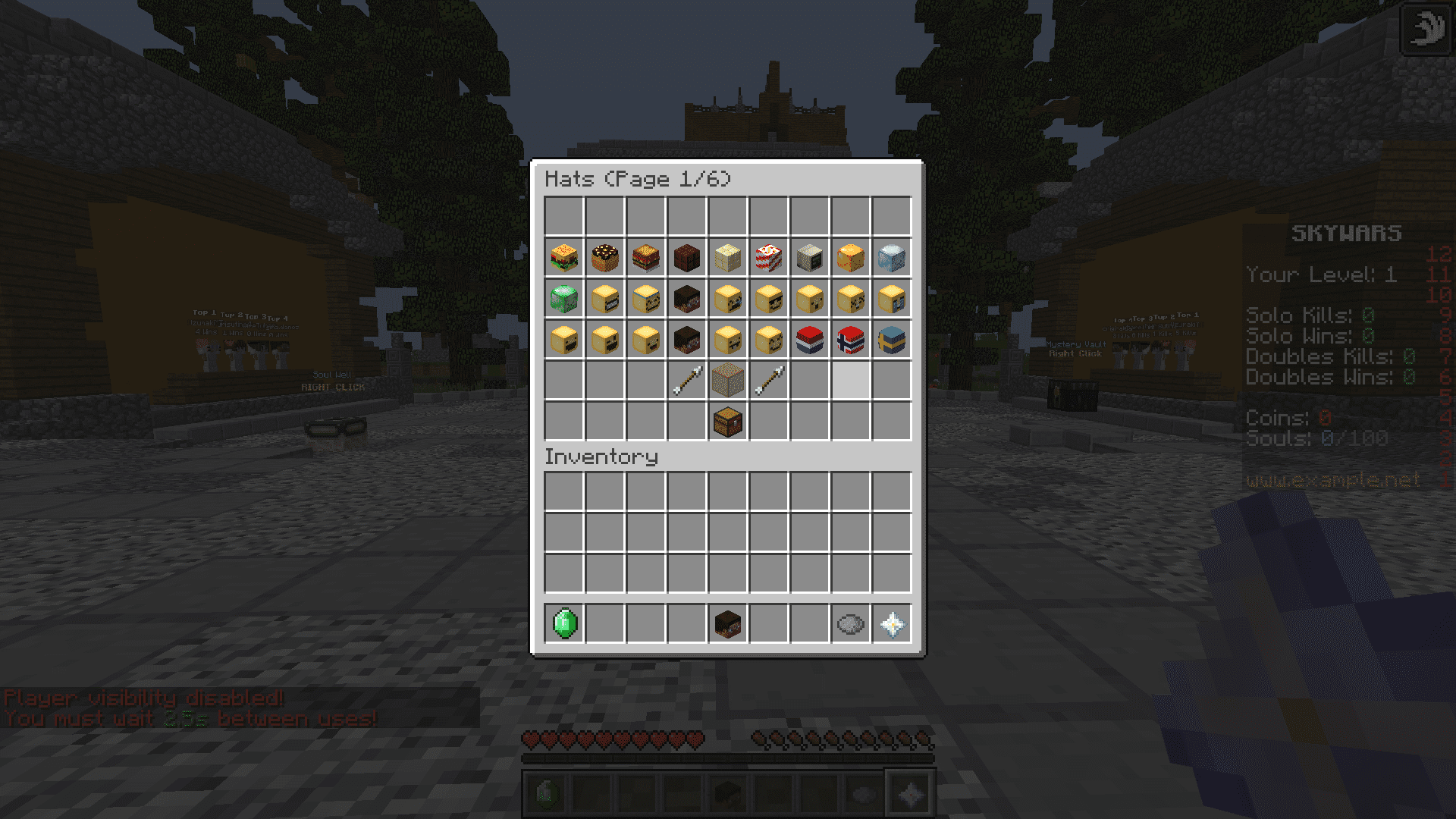The height and width of the screenshot is (819, 1456).
Task: Click the player head in the hotbar row
Action: 728,624
